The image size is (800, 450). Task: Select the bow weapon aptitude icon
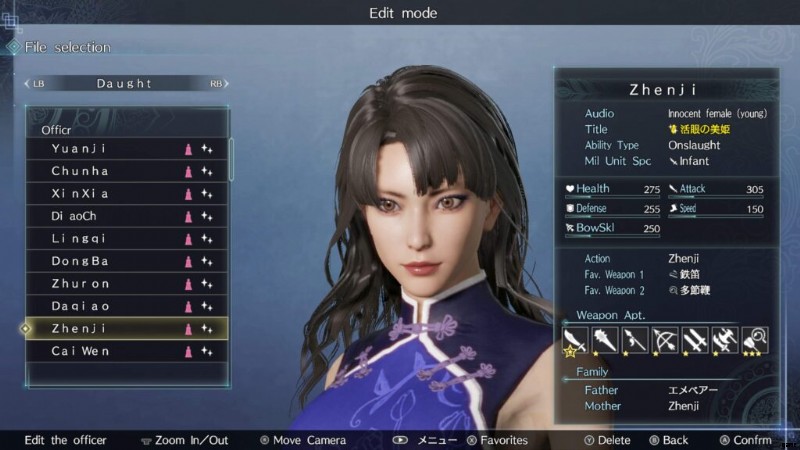pyautogui.click(x=664, y=340)
